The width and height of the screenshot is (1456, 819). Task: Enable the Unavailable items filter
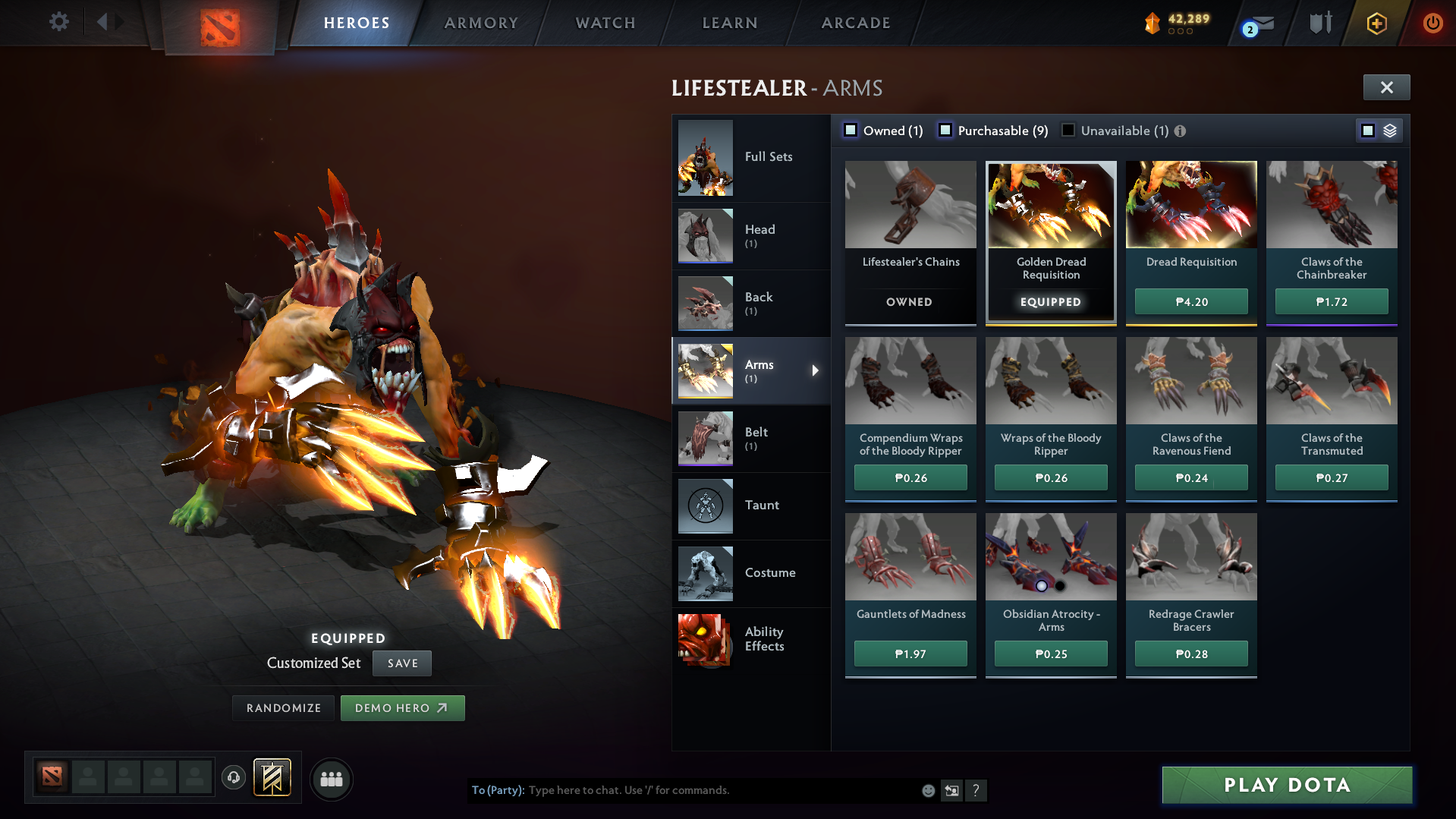tap(1068, 131)
